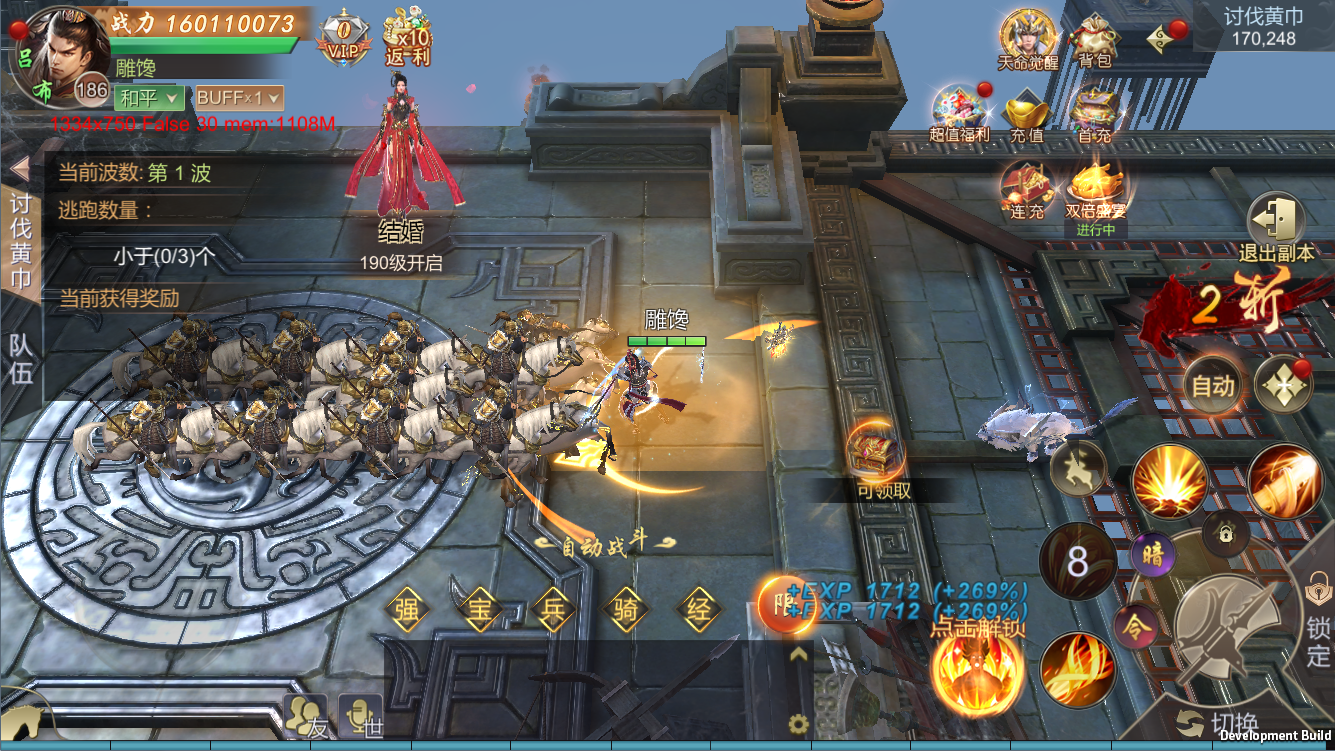Switch to the 队伍 team tab
1335x751 pixels.
click(21, 358)
